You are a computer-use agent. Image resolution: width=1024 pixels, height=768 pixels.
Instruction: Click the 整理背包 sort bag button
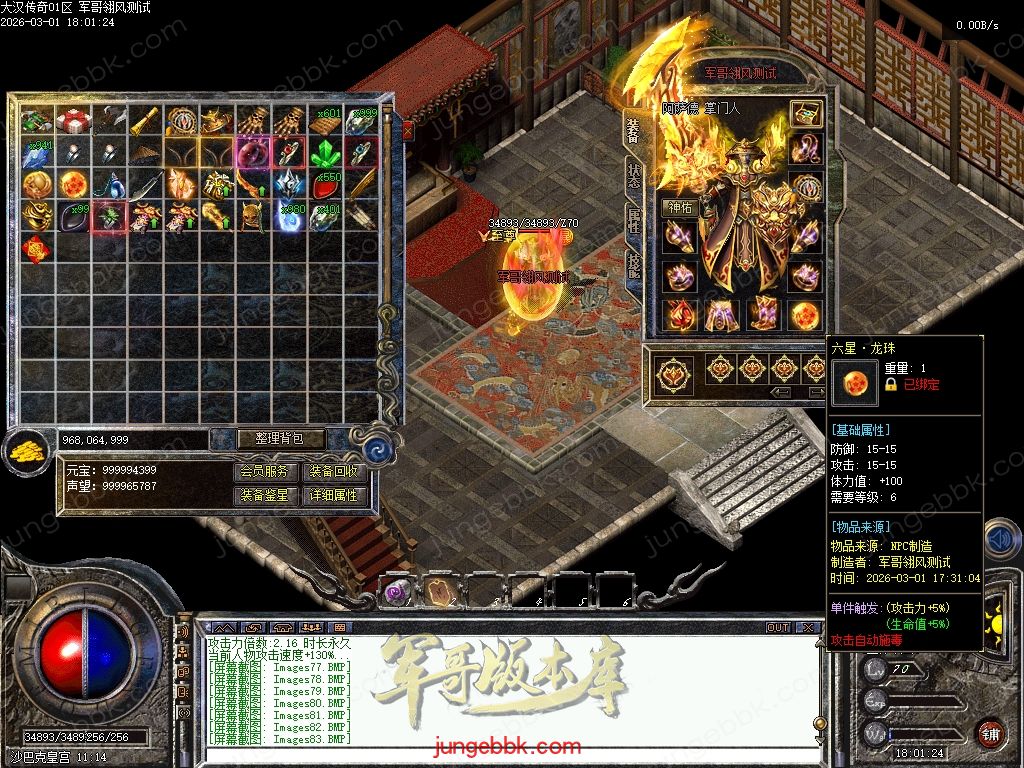click(x=267, y=439)
